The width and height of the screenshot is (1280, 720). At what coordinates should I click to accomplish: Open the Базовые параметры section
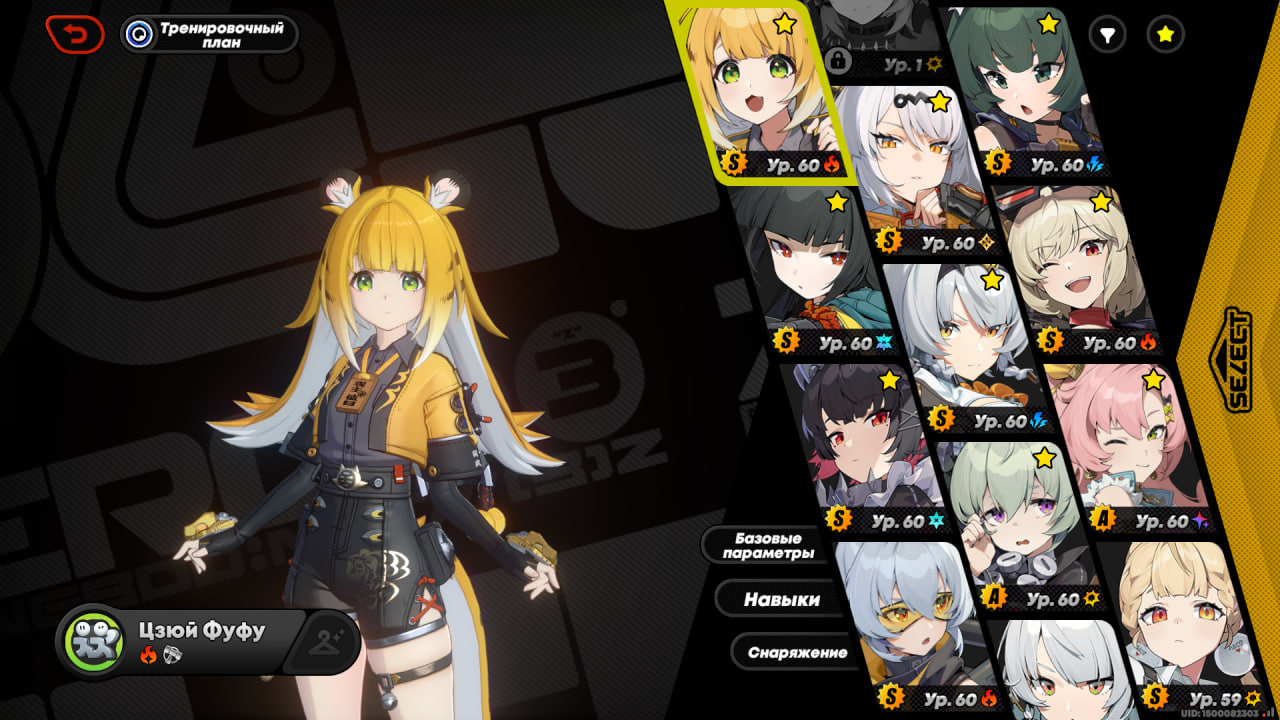click(767, 545)
